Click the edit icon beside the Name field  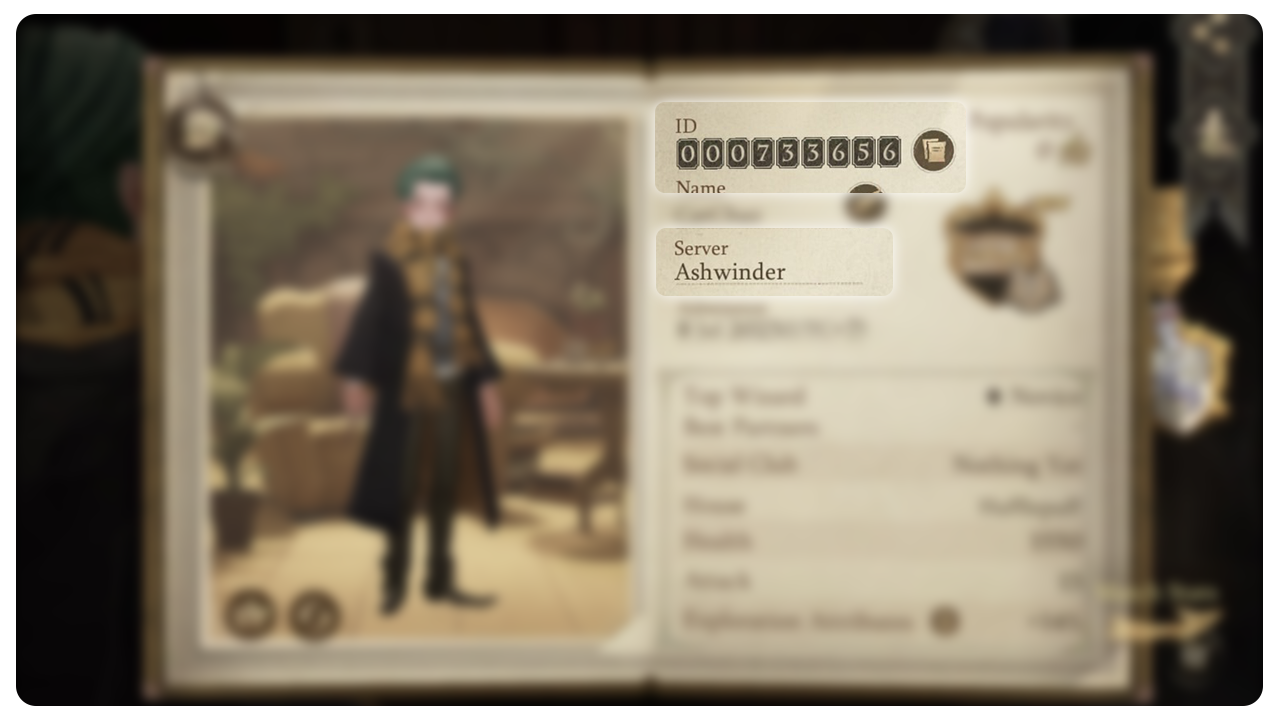(x=865, y=205)
